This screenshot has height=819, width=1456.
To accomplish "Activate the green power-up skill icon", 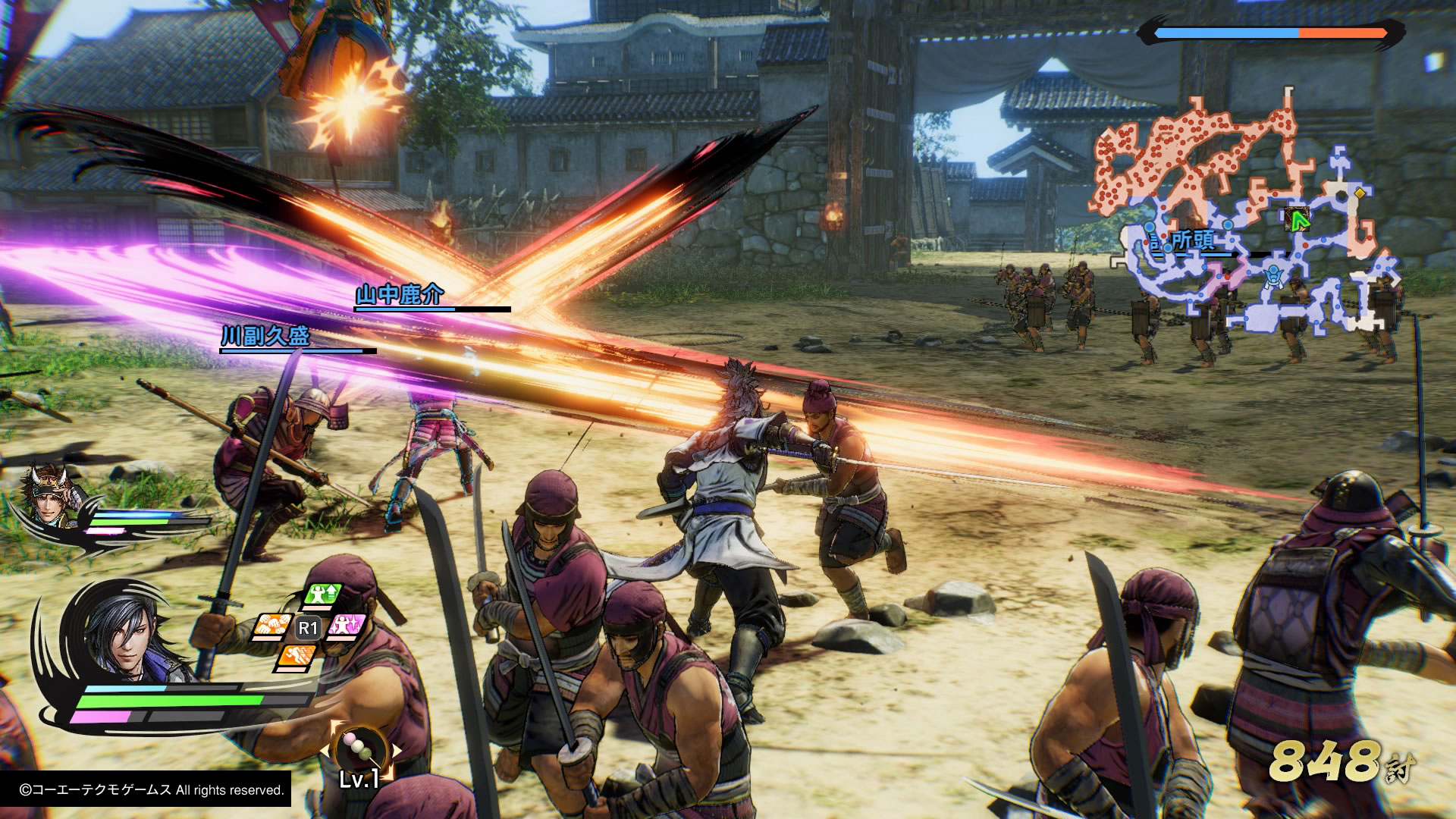I will tap(324, 596).
